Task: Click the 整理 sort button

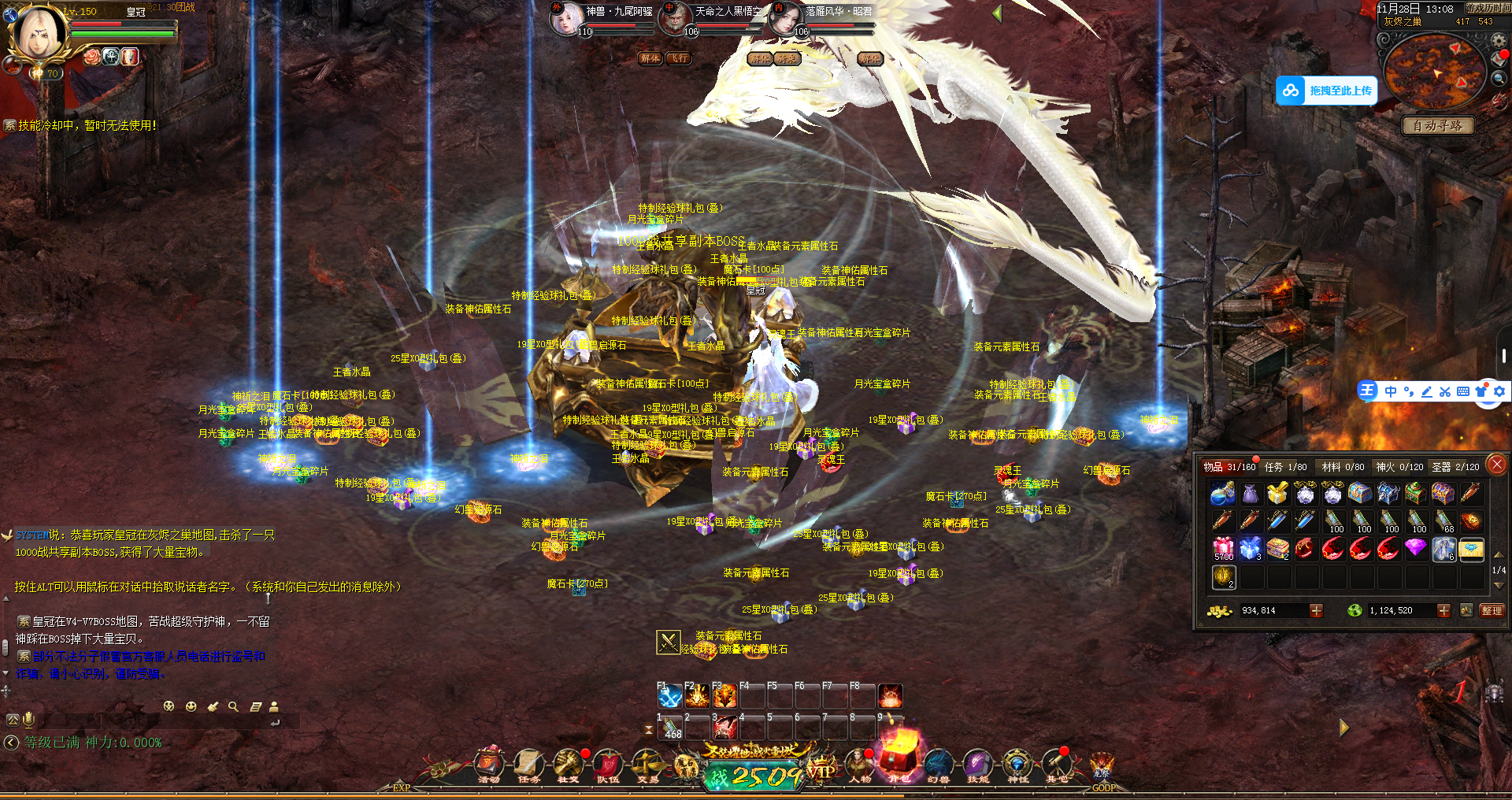Action: coord(1492,610)
